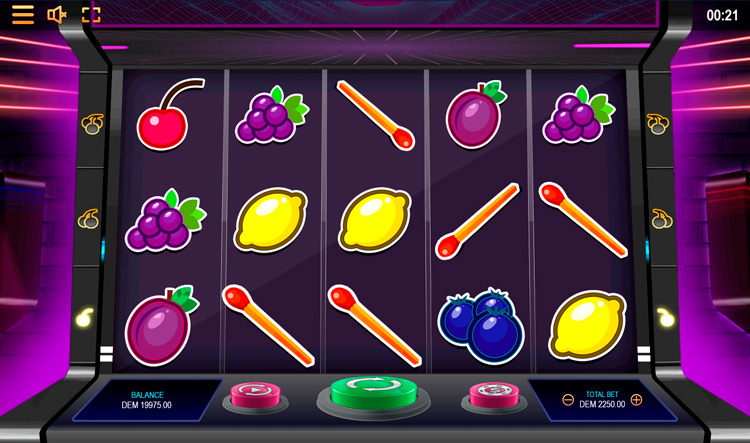Spin the reels with the green button
750x443 pixels.
click(373, 390)
